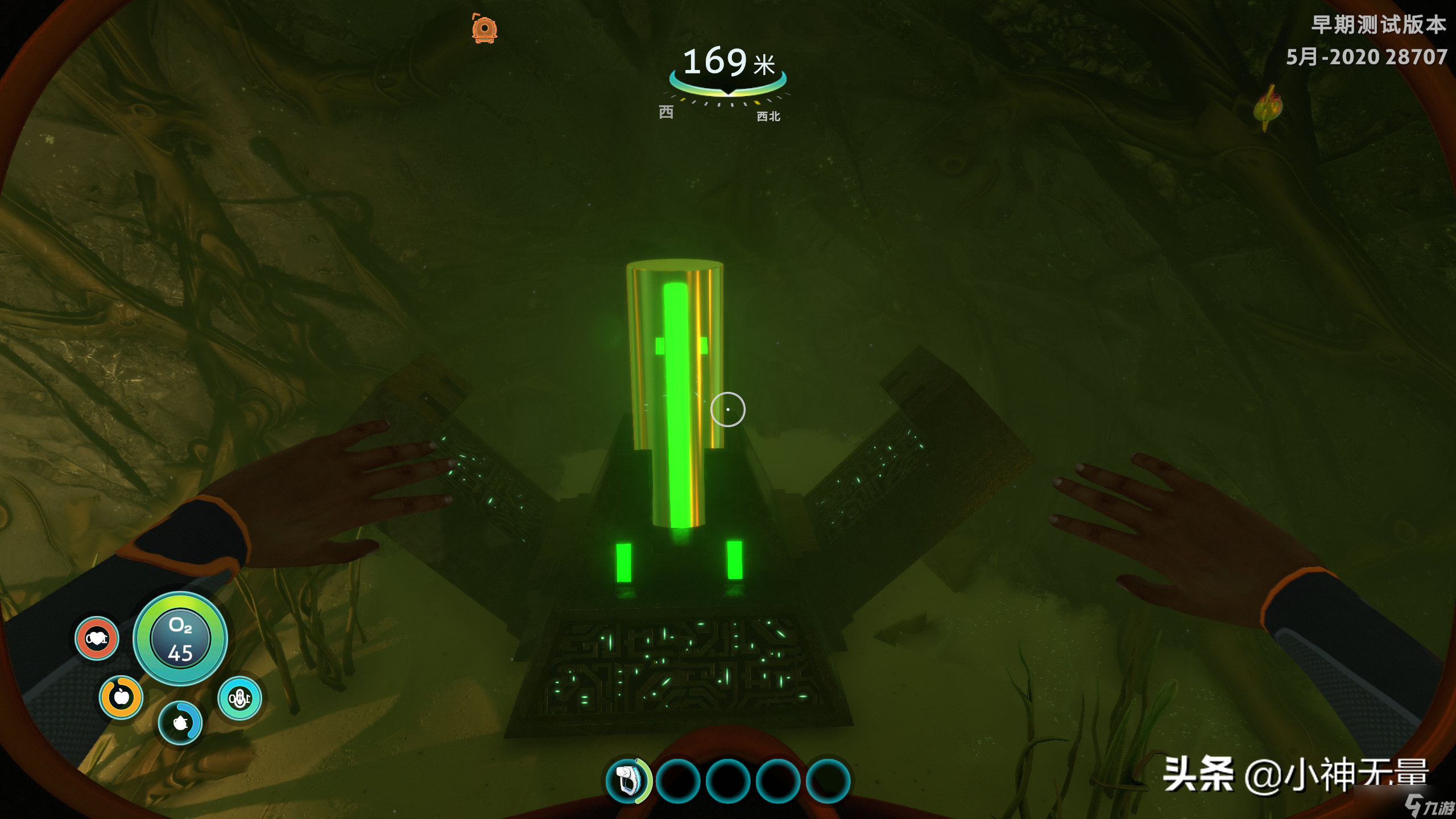Click the orange drop pod beacon marker
The image size is (1456, 819).
click(x=485, y=28)
